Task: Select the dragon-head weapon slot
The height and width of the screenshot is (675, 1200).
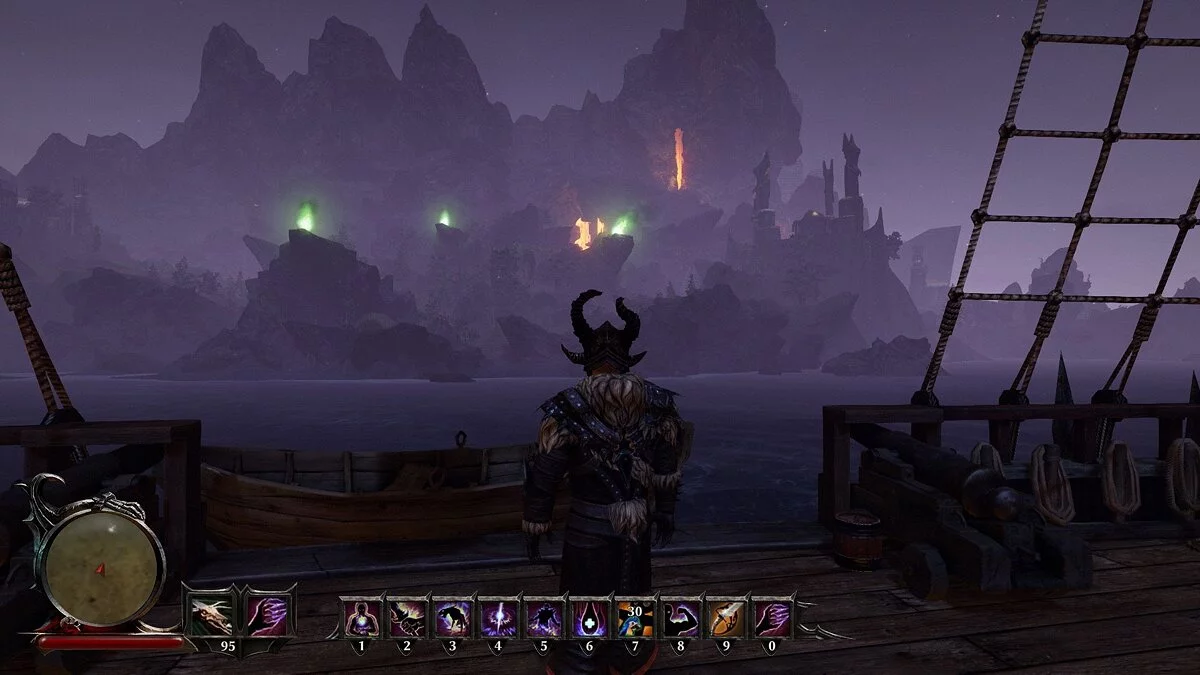Action: pos(212,617)
